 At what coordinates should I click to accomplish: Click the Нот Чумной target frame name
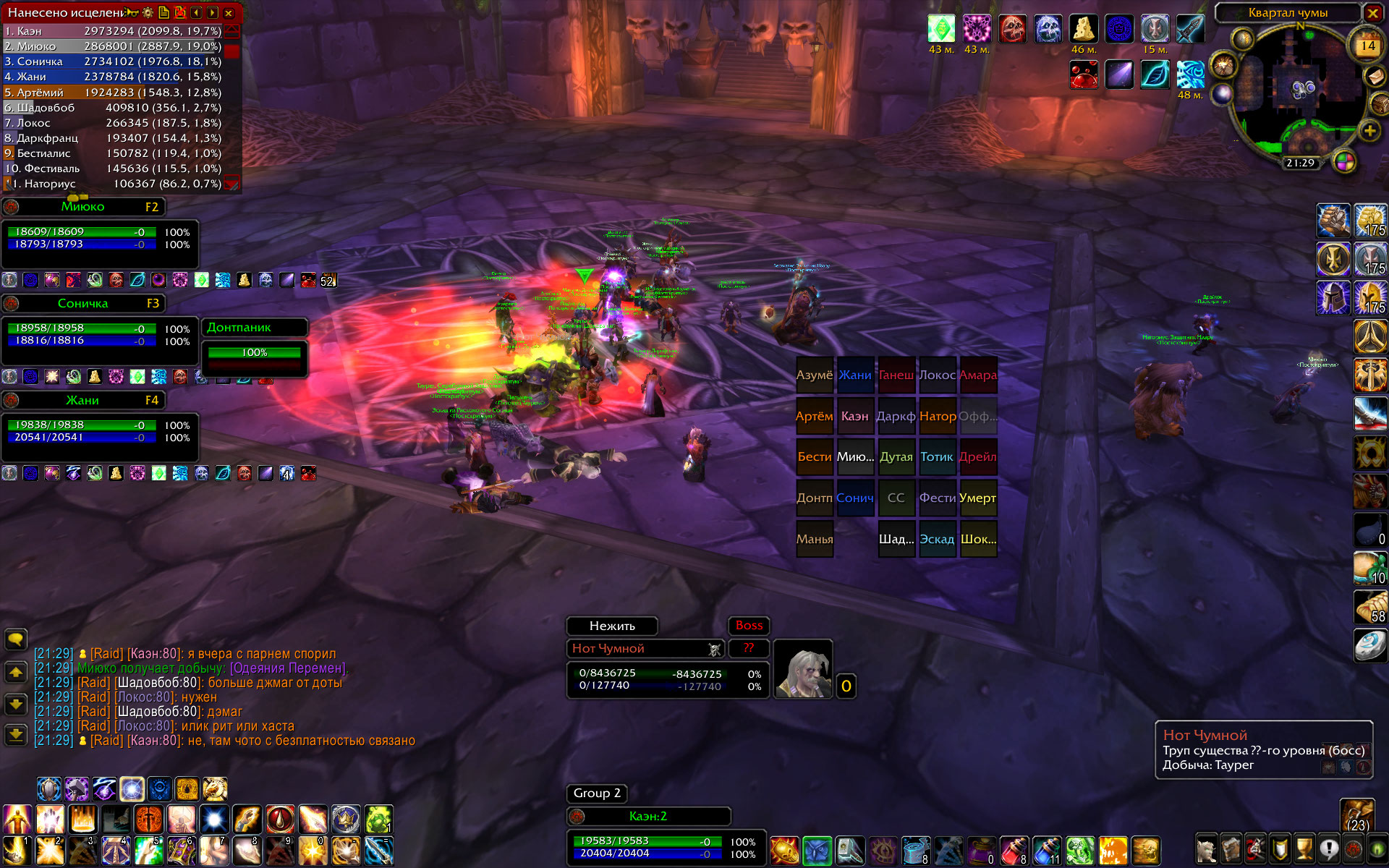point(637,649)
